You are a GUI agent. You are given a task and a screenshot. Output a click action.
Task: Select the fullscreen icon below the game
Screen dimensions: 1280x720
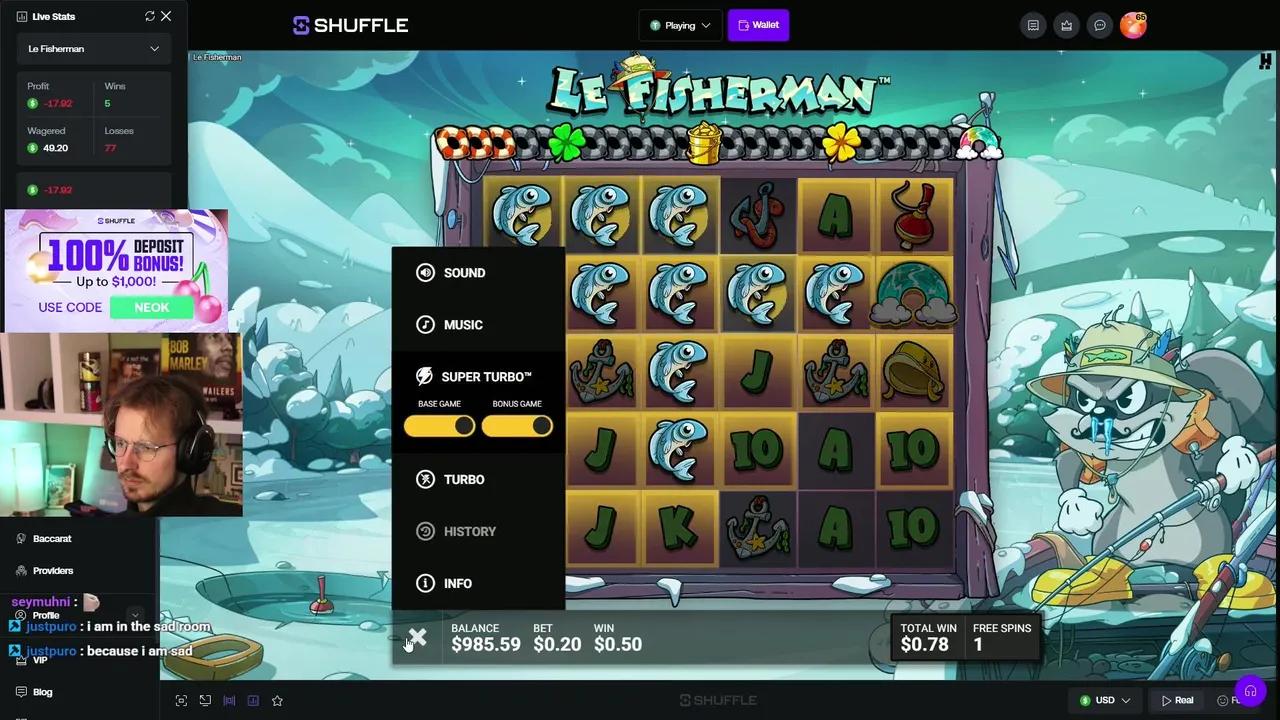181,700
